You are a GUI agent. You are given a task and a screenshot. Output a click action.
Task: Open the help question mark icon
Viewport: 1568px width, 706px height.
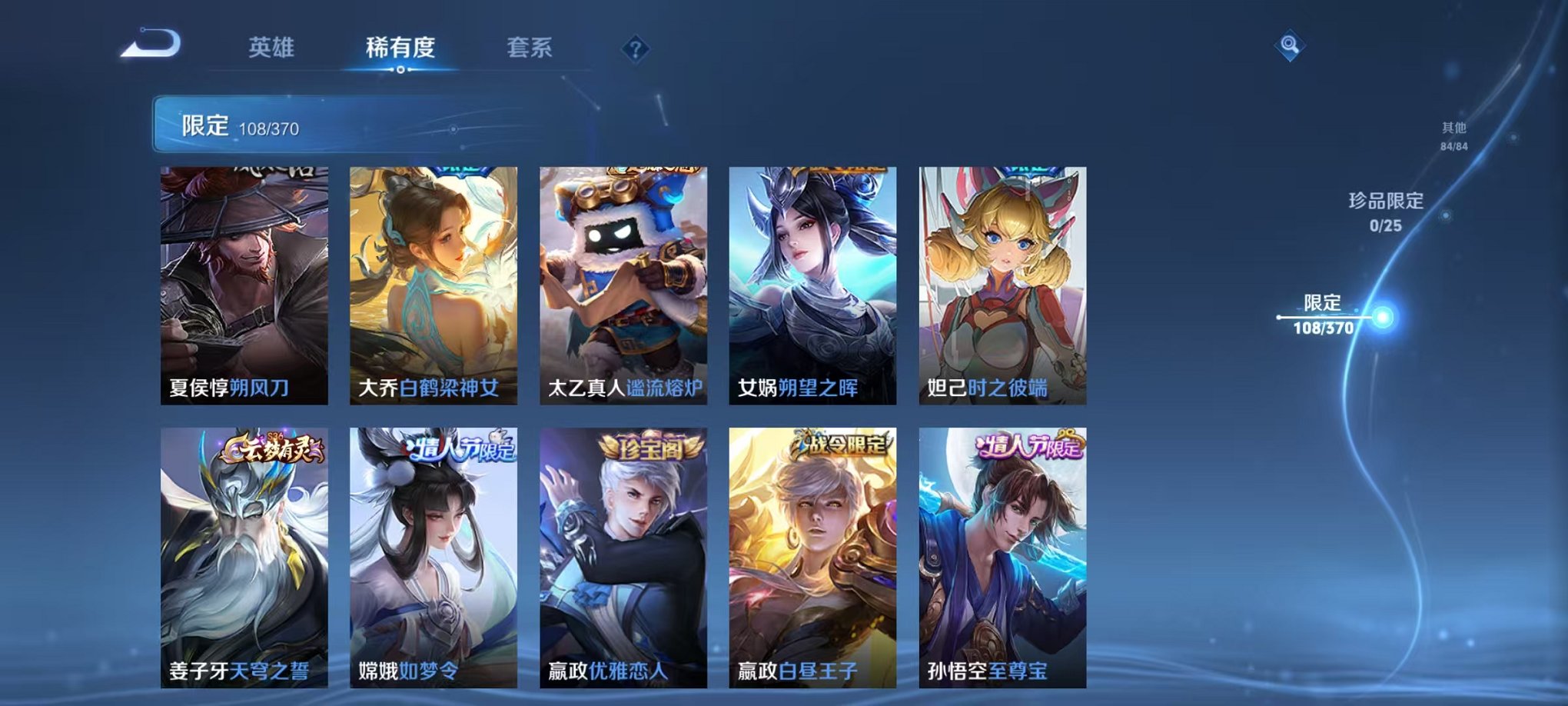[634, 49]
